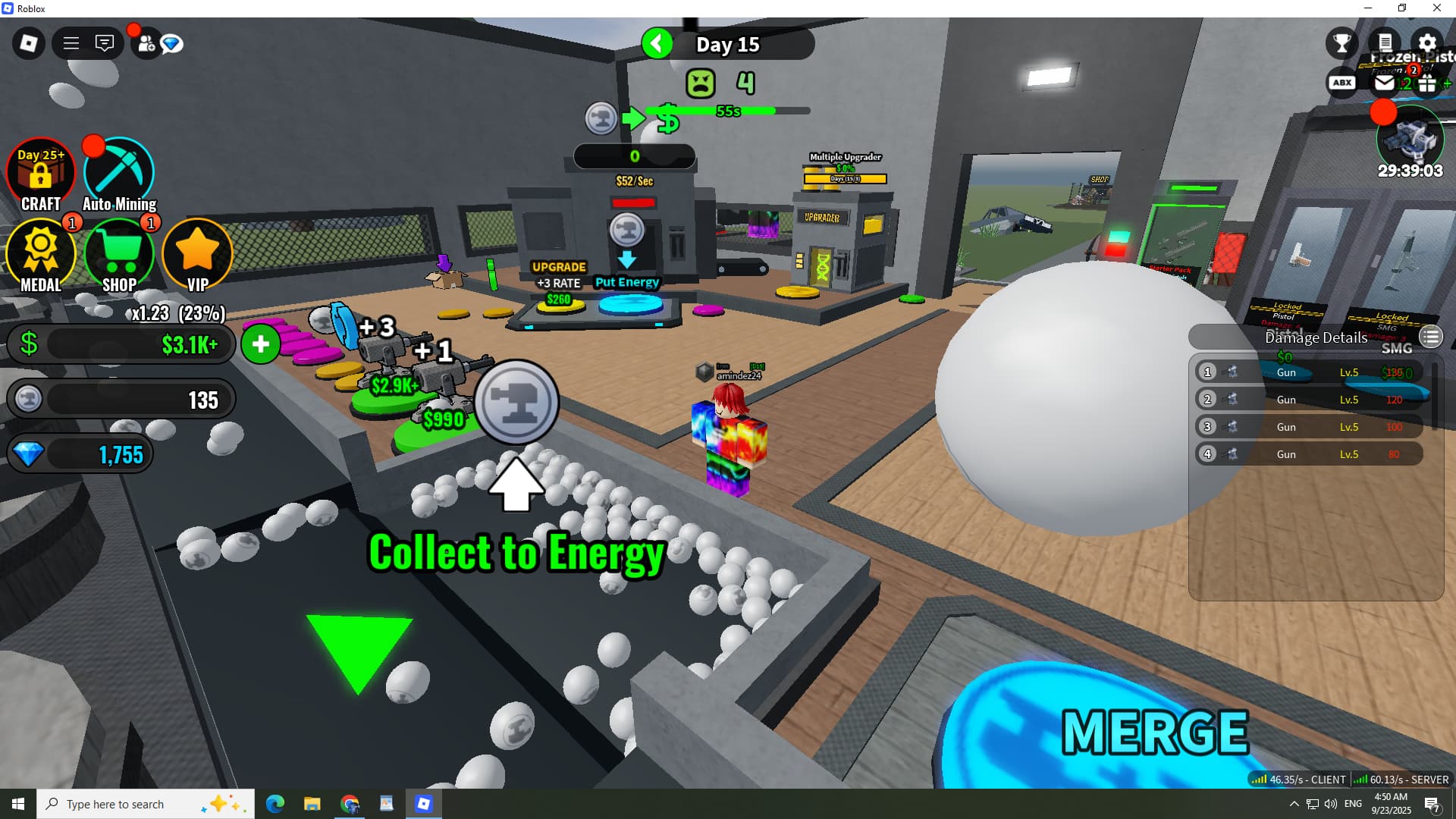This screenshot has width=1456, height=819.
Task: Open the ENG language selector on taskbar
Action: (1352, 804)
